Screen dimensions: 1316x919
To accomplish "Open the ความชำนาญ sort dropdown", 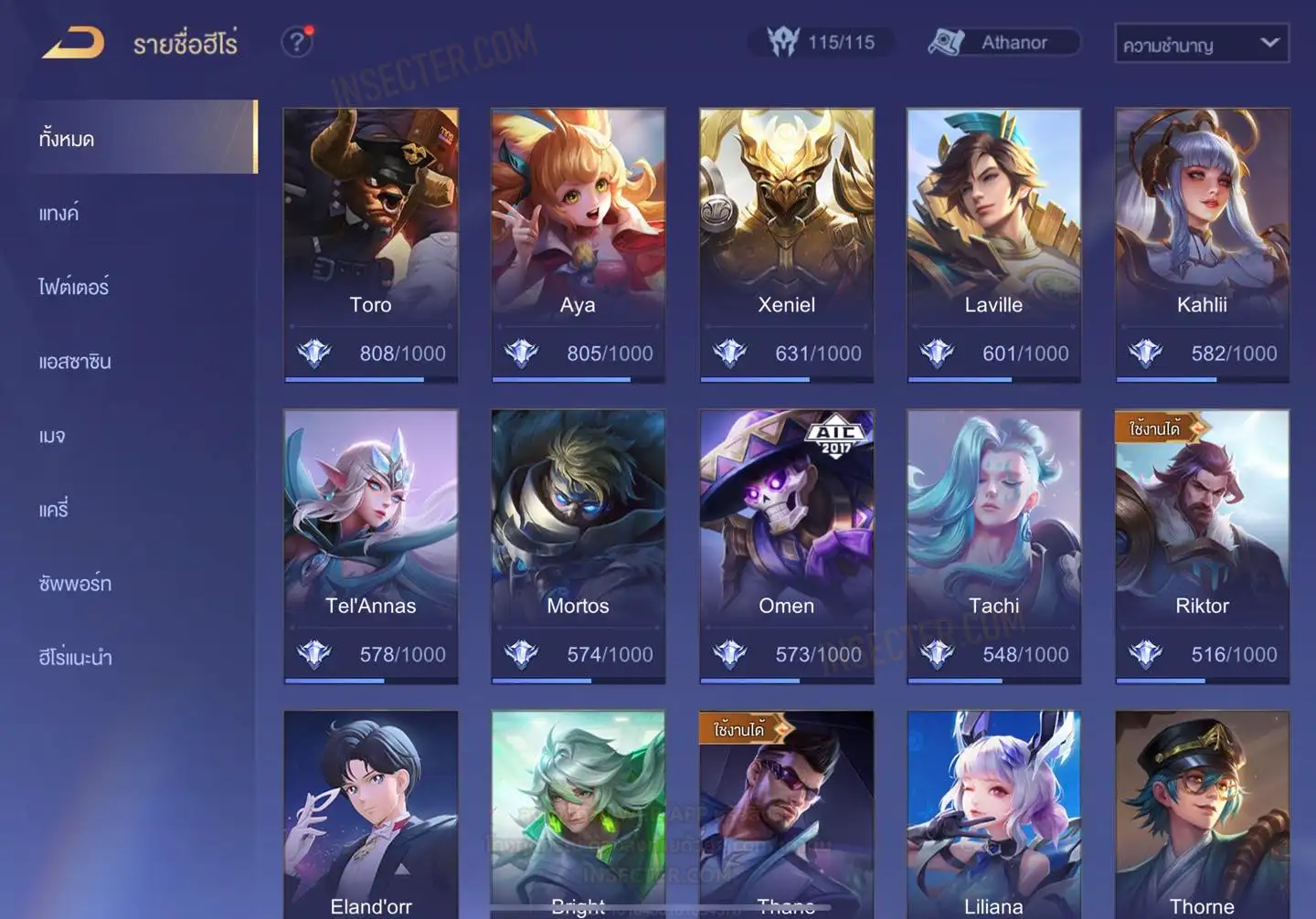I will click(x=1201, y=44).
